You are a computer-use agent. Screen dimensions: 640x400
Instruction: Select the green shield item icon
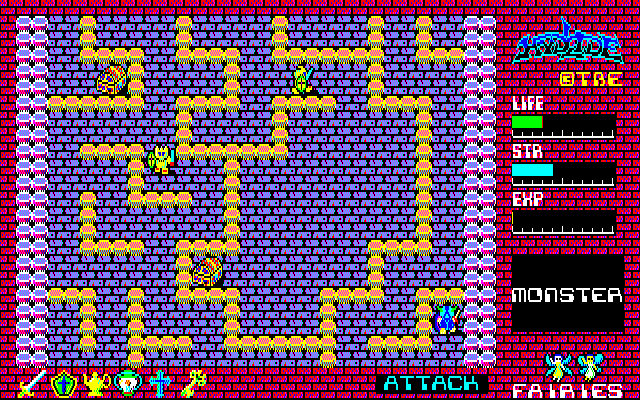pyautogui.click(x=64, y=383)
